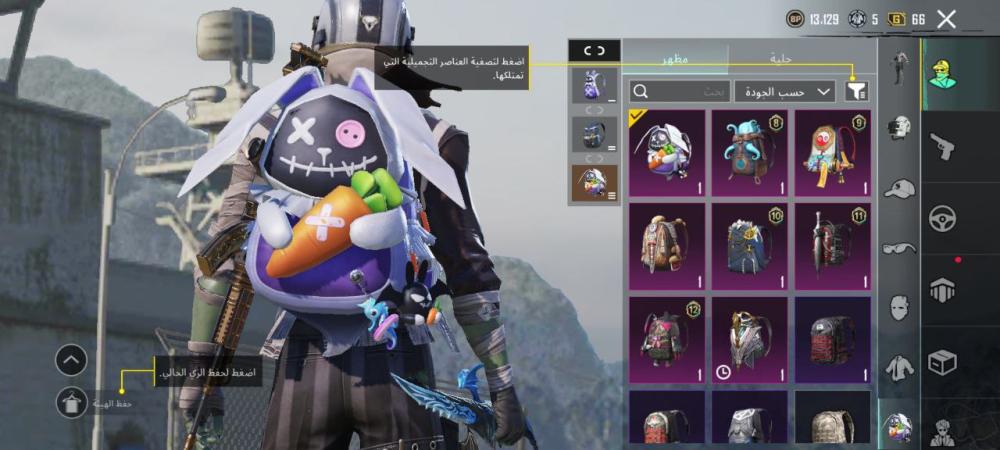Image resolution: width=1000 pixels, height=450 pixels.
Task: Select the equipped bunny carrot backpack skin
Action: pos(667,153)
